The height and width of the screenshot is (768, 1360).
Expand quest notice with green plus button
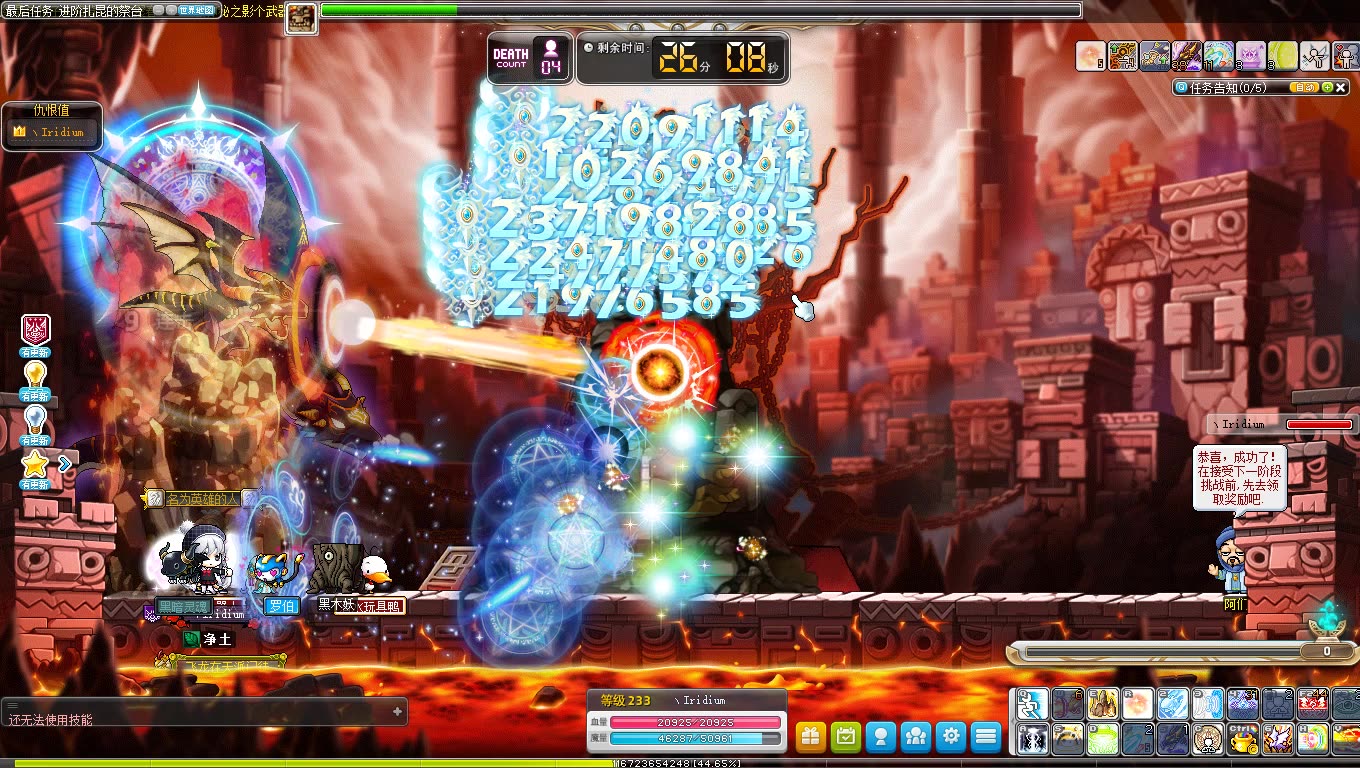coord(1327,87)
